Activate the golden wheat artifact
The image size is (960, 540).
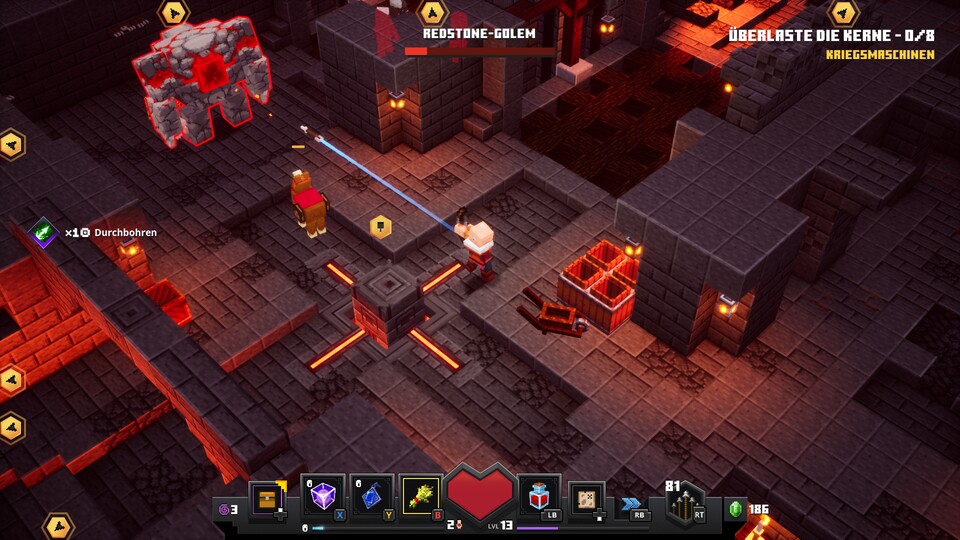tap(422, 496)
